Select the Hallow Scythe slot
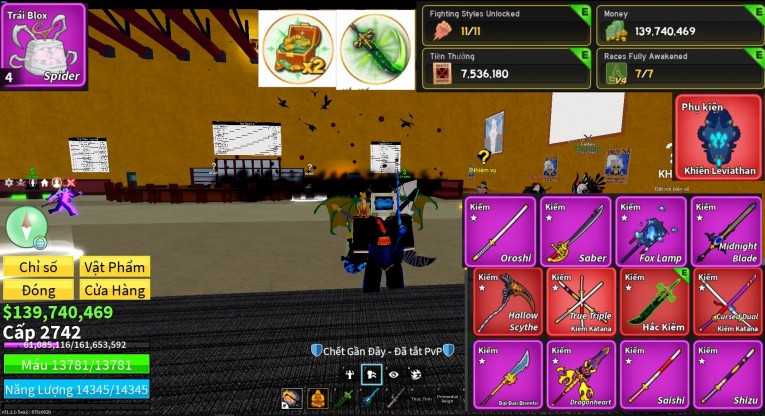This screenshot has height=416, width=765. pos(501,301)
